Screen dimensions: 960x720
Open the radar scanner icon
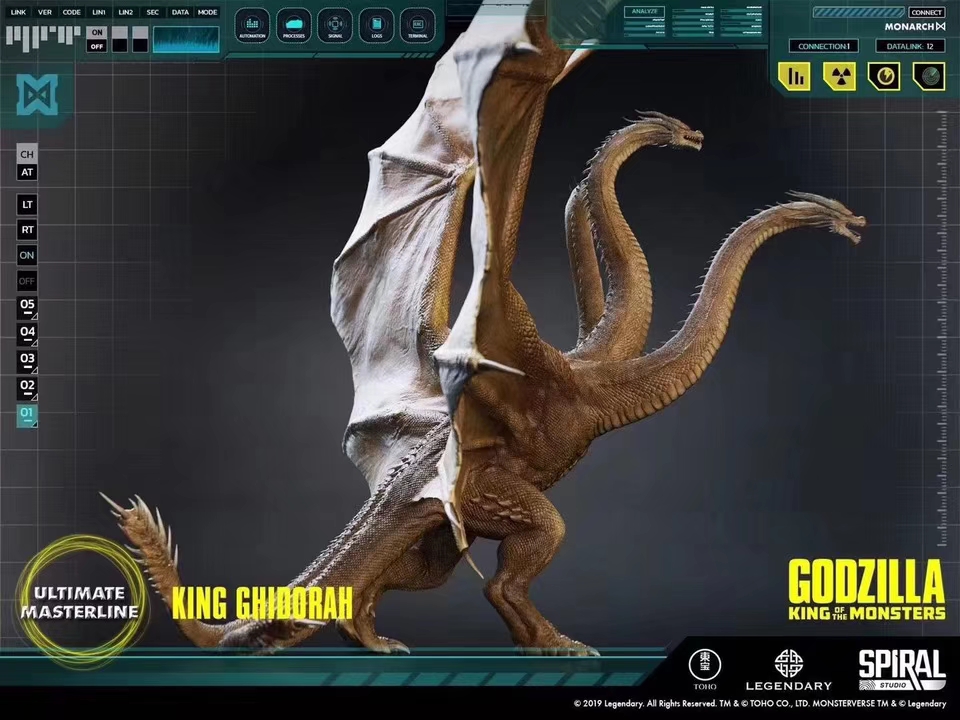coord(928,76)
